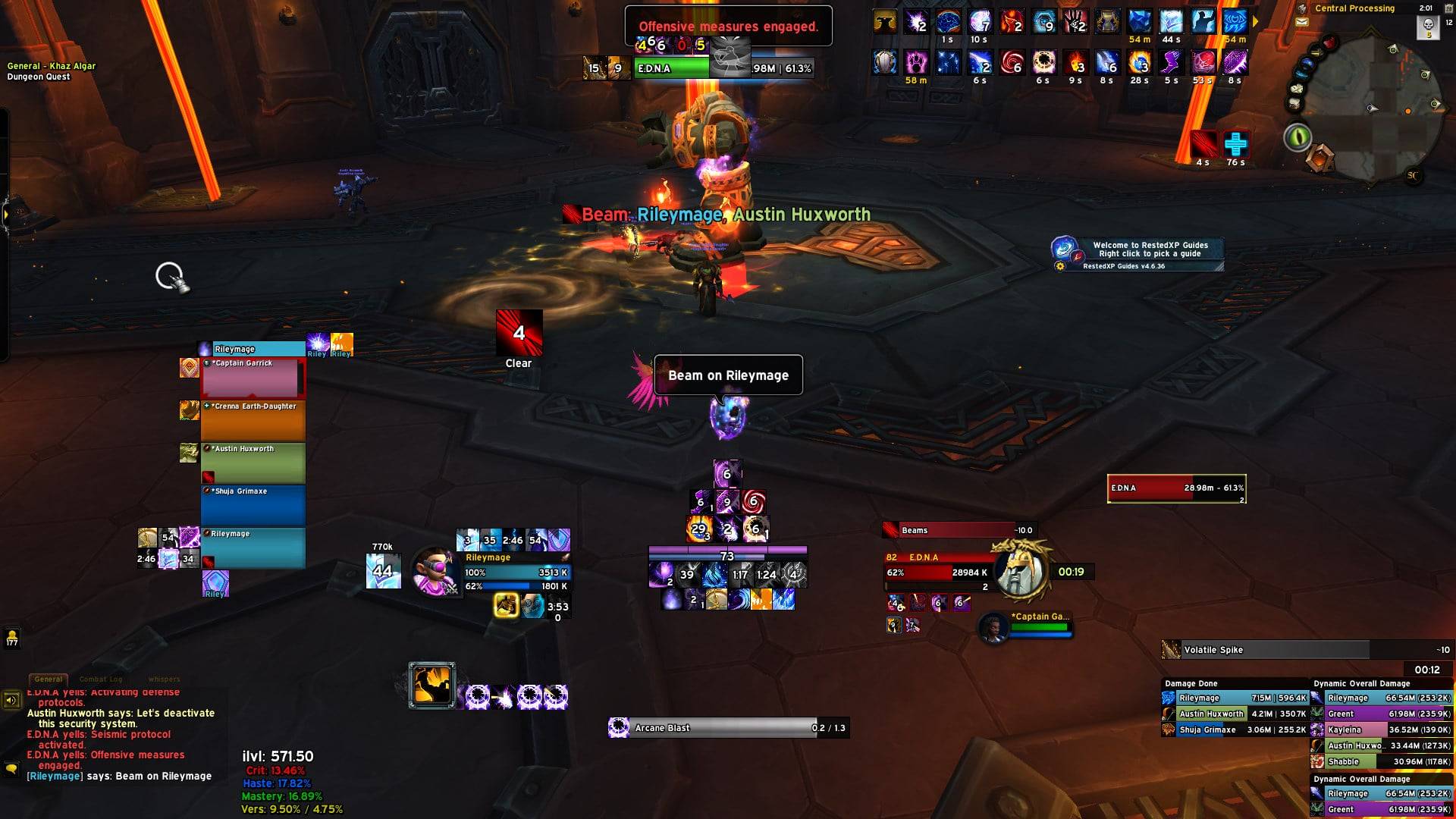Choose Austin Huxworth's green party frame

click(253, 463)
